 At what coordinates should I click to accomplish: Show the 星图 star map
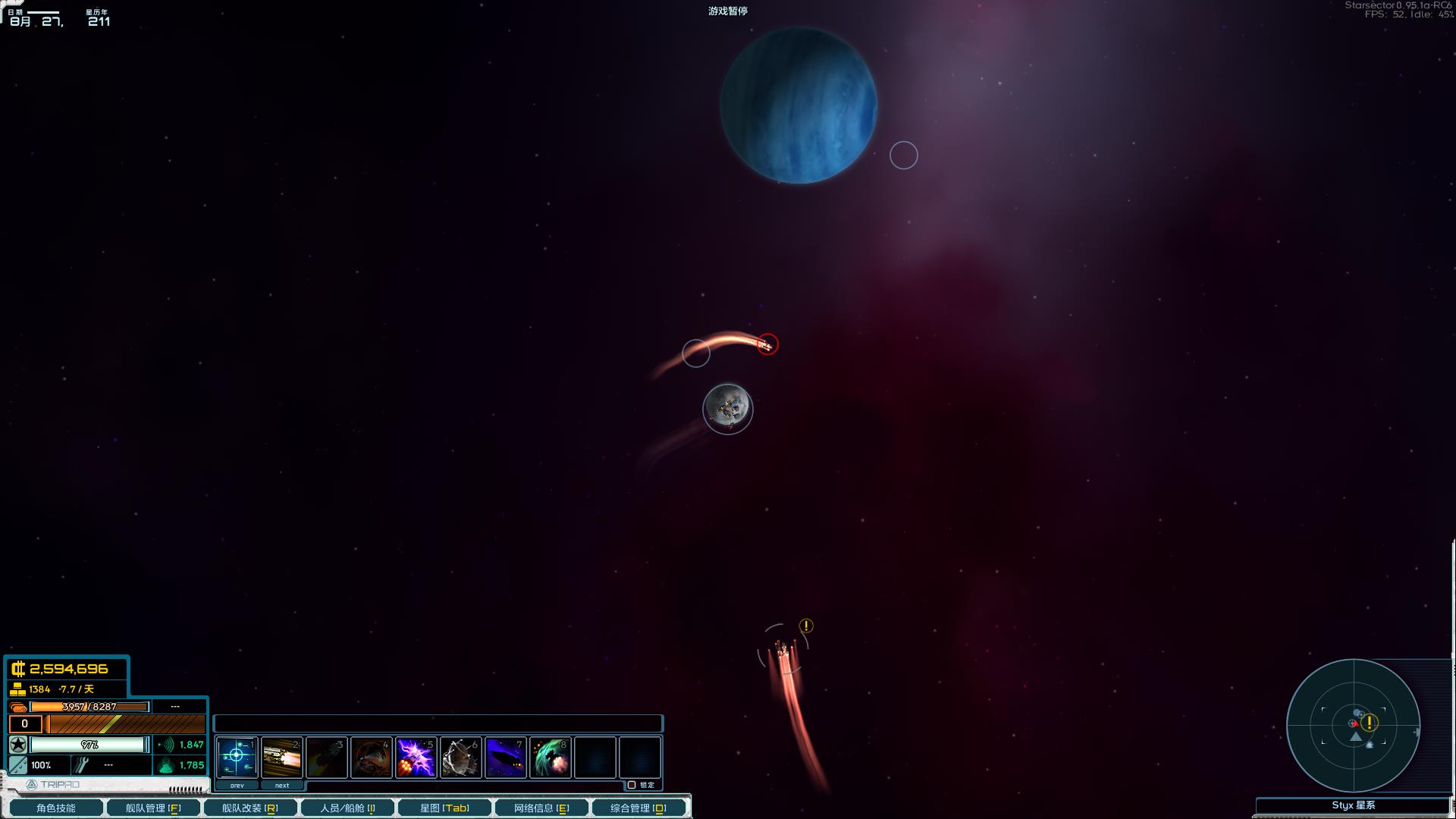click(x=444, y=808)
